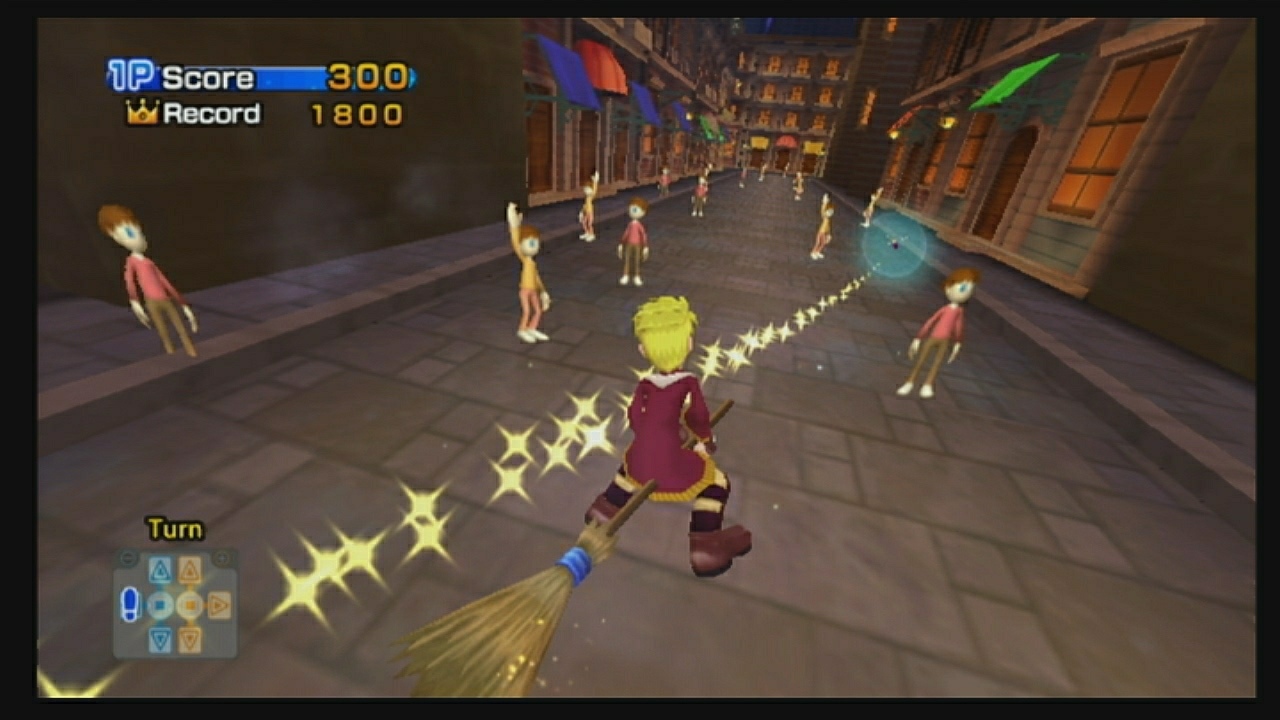Viewport: 1280px width, 720px height.
Task: Click the orange down-triangle button icon
Action: (190, 637)
